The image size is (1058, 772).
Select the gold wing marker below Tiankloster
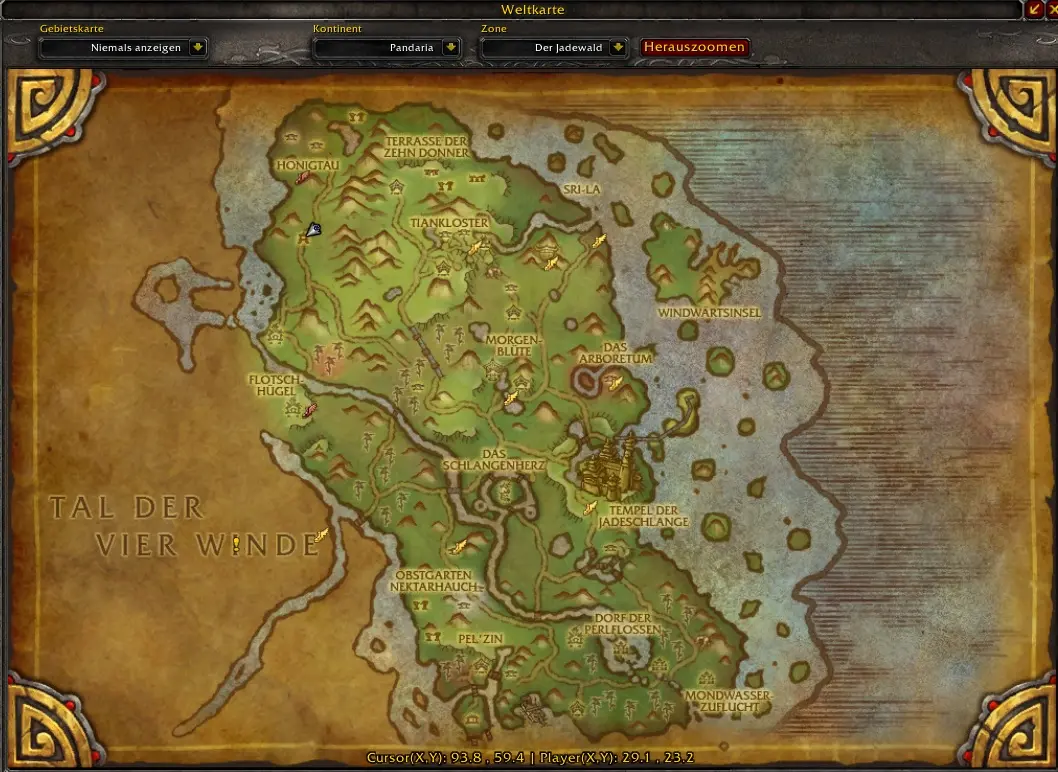coord(476,246)
